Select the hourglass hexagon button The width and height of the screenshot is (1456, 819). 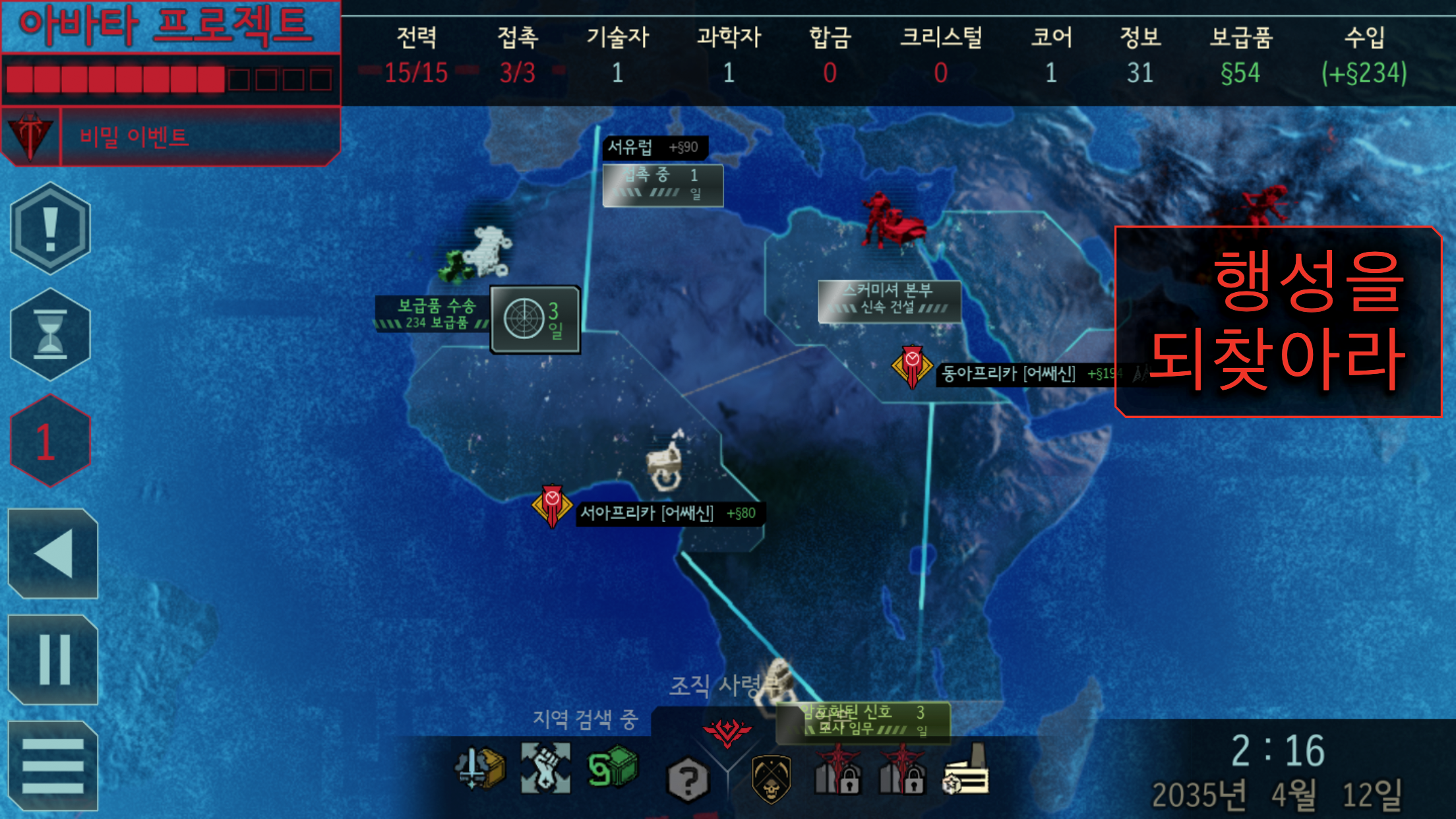click(x=50, y=334)
